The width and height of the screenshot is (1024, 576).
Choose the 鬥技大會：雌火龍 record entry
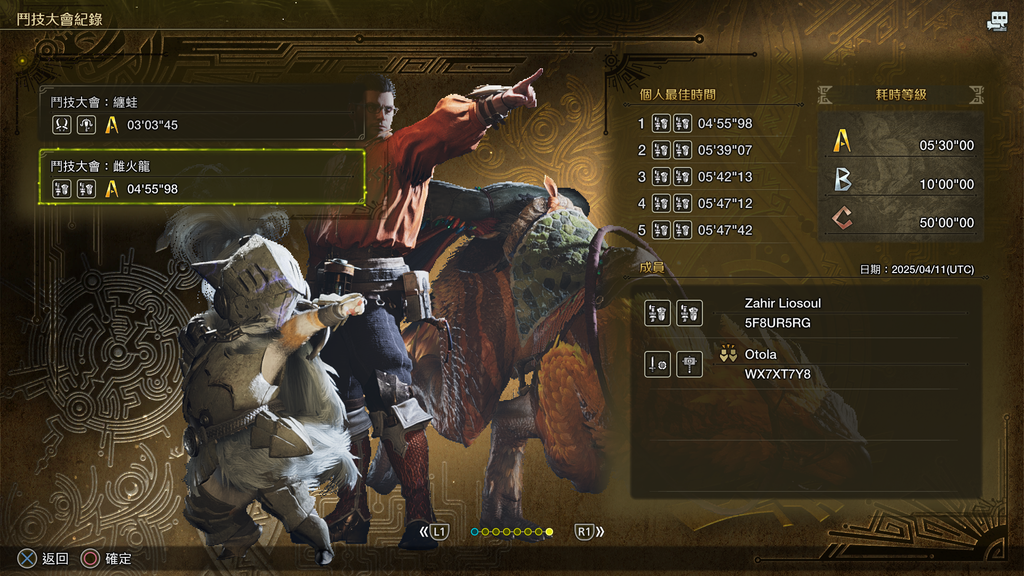203,177
